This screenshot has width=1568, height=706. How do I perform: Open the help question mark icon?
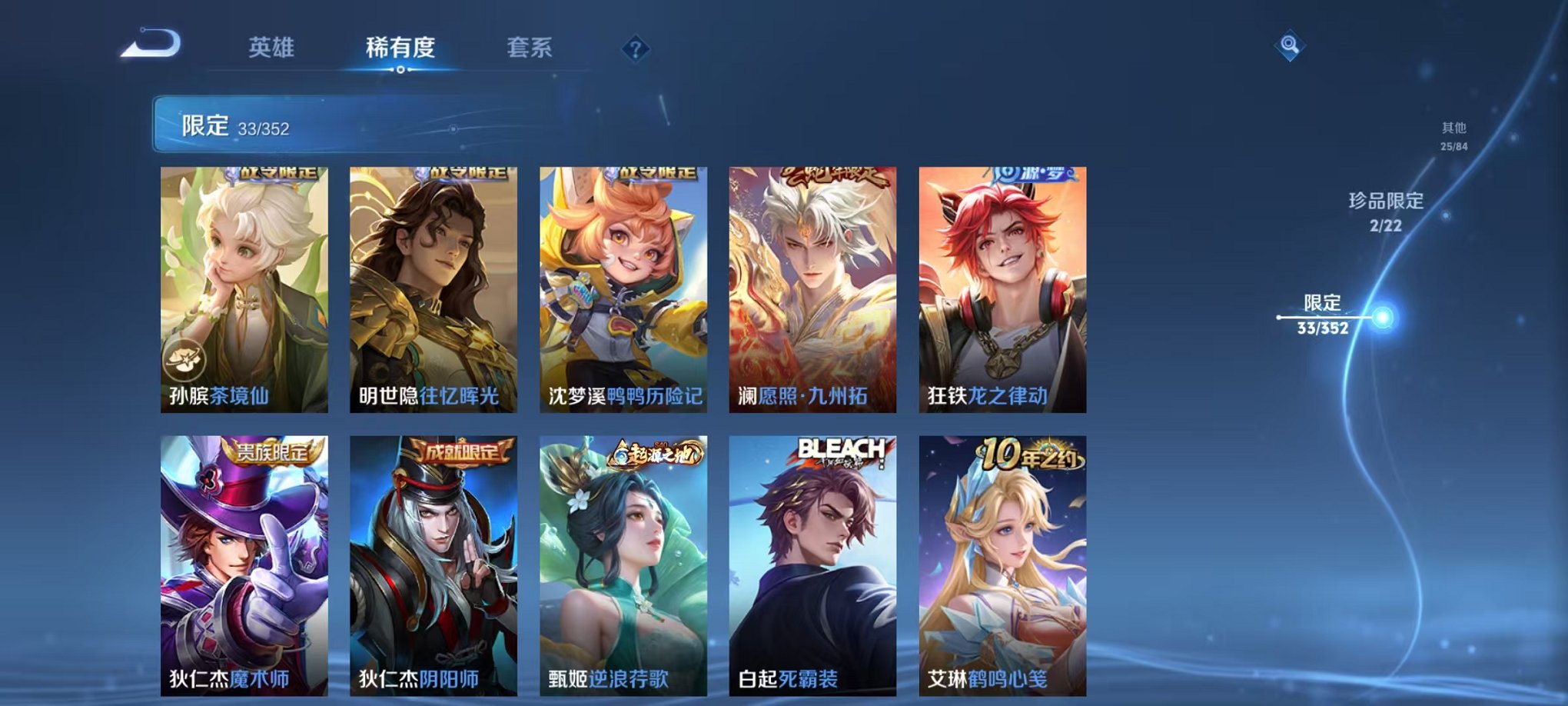click(x=634, y=49)
